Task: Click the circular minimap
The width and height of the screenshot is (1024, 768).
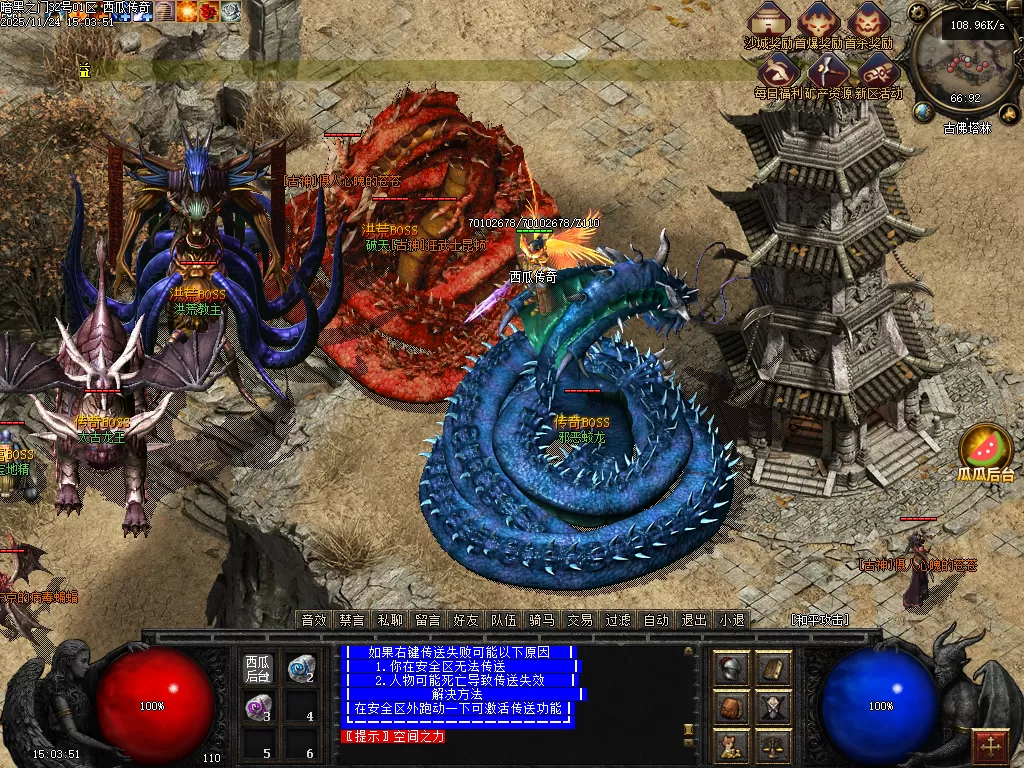Action: (964, 65)
